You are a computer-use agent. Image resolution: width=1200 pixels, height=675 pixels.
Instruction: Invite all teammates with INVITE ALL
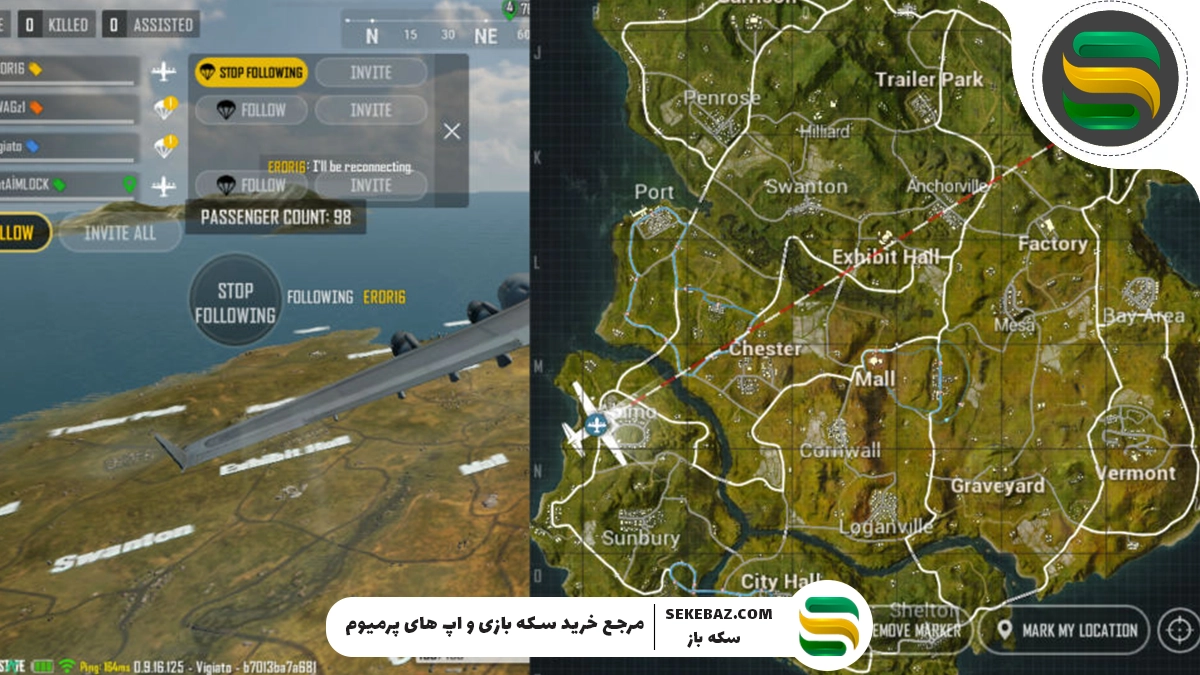pos(120,233)
